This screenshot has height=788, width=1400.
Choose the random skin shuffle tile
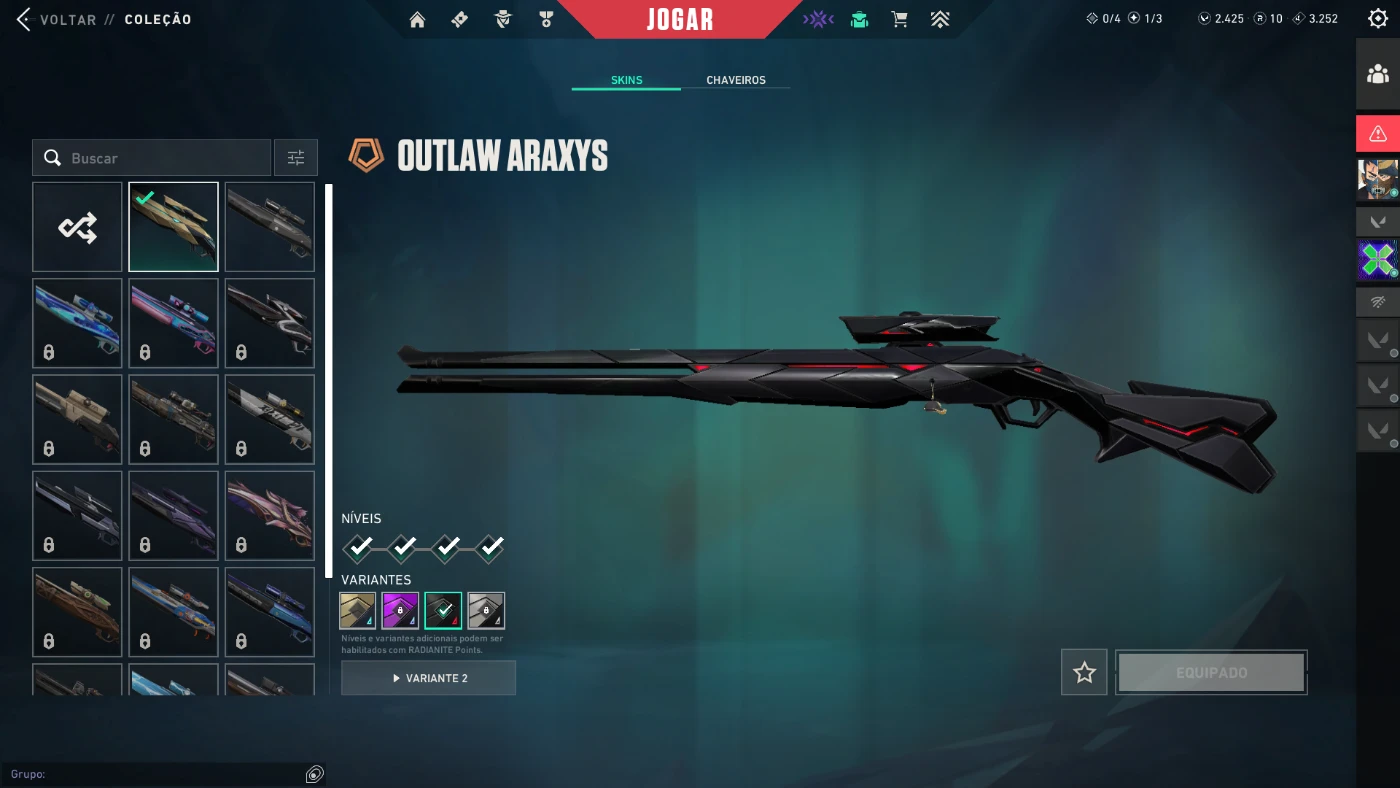click(x=77, y=227)
